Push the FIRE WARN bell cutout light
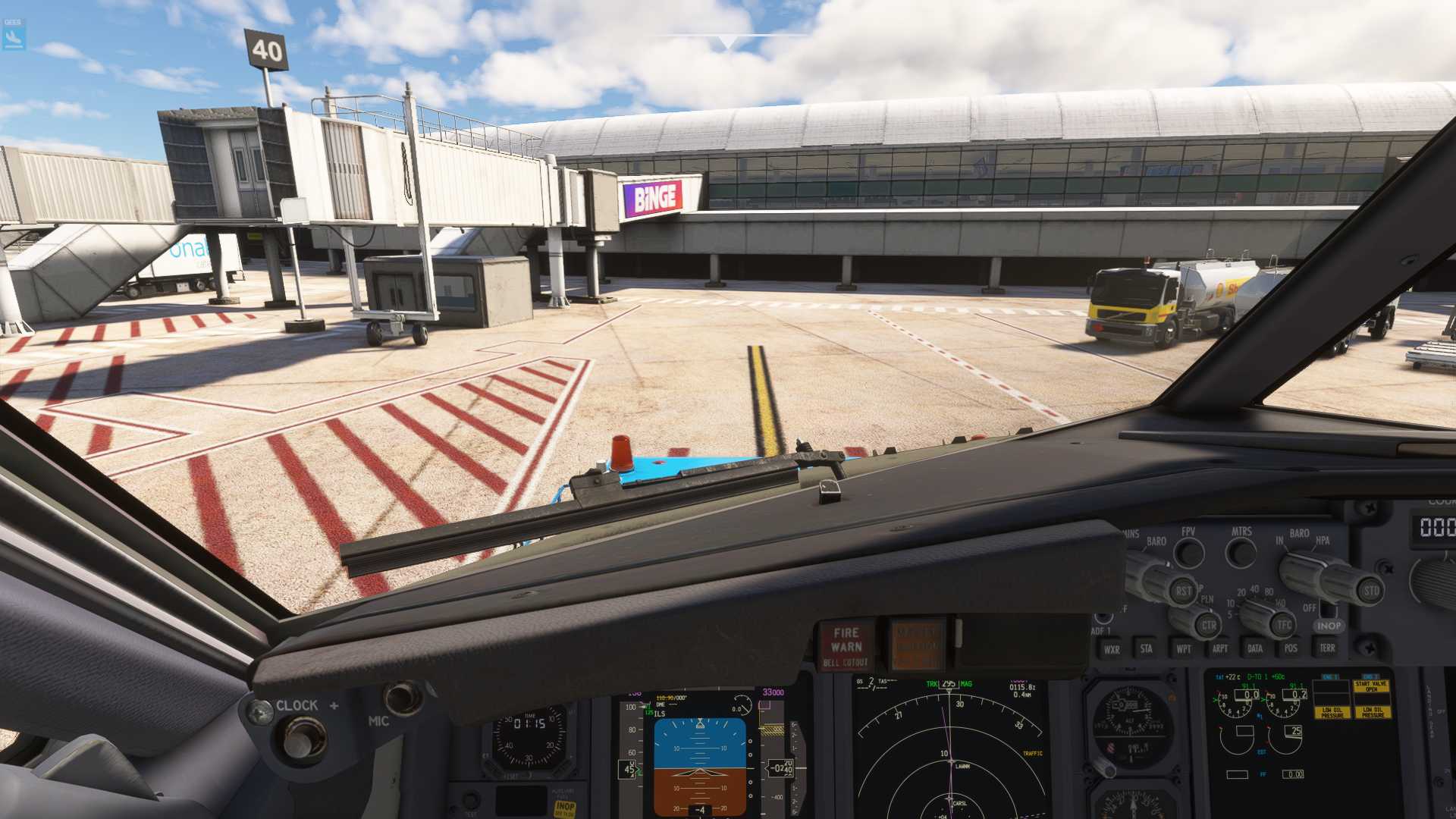This screenshot has height=819, width=1456. 846,645
